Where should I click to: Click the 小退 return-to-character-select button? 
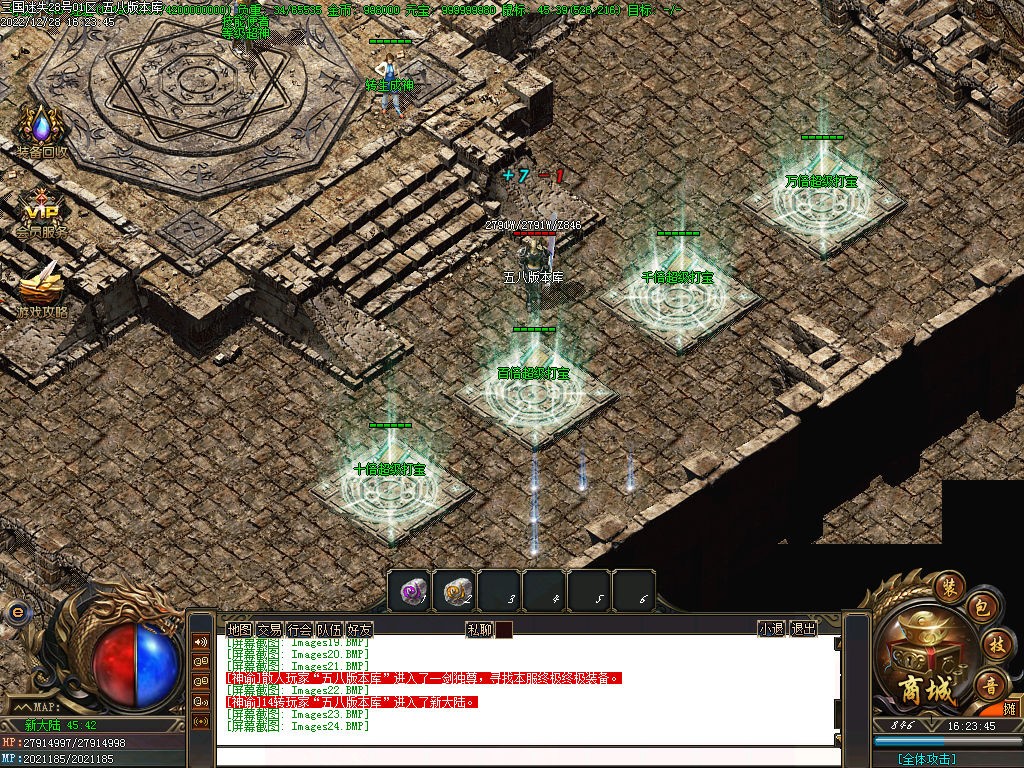click(x=770, y=629)
